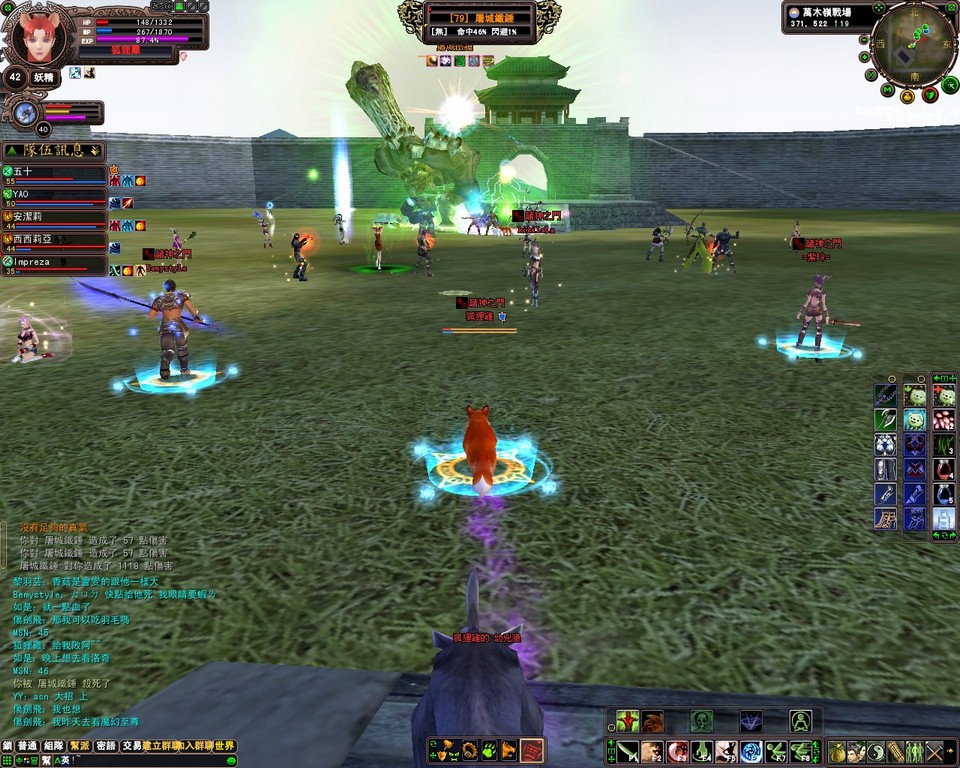Collapse the 隊伍訊息 team info panel
This screenshot has height=768, width=960.
[95, 151]
